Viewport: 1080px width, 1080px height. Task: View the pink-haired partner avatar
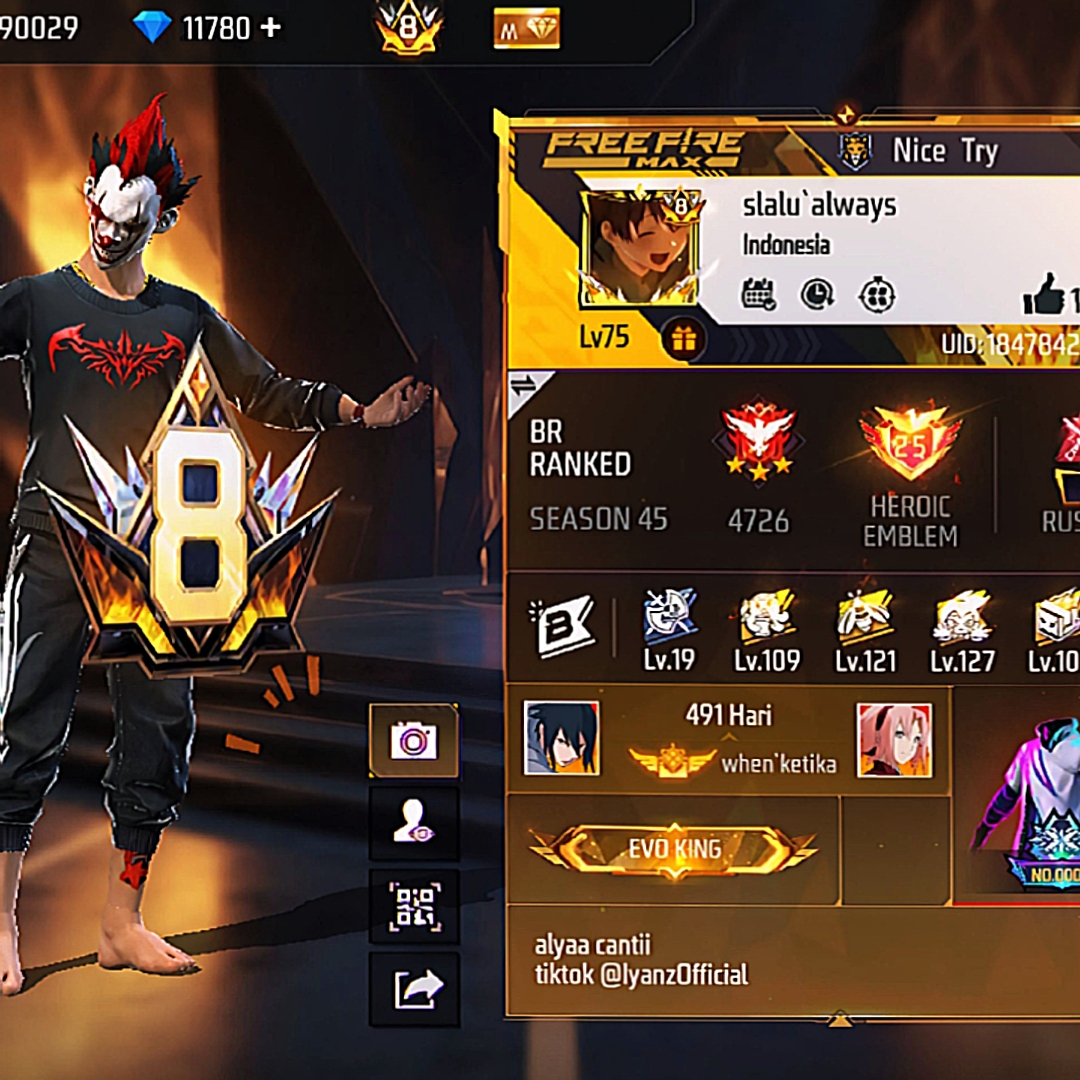click(894, 740)
